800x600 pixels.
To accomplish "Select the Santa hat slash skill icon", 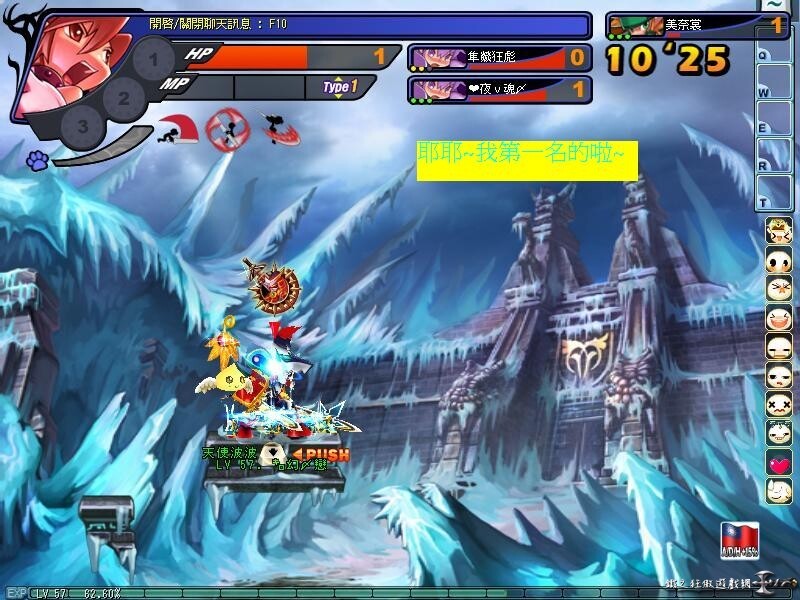I will [x=177, y=130].
